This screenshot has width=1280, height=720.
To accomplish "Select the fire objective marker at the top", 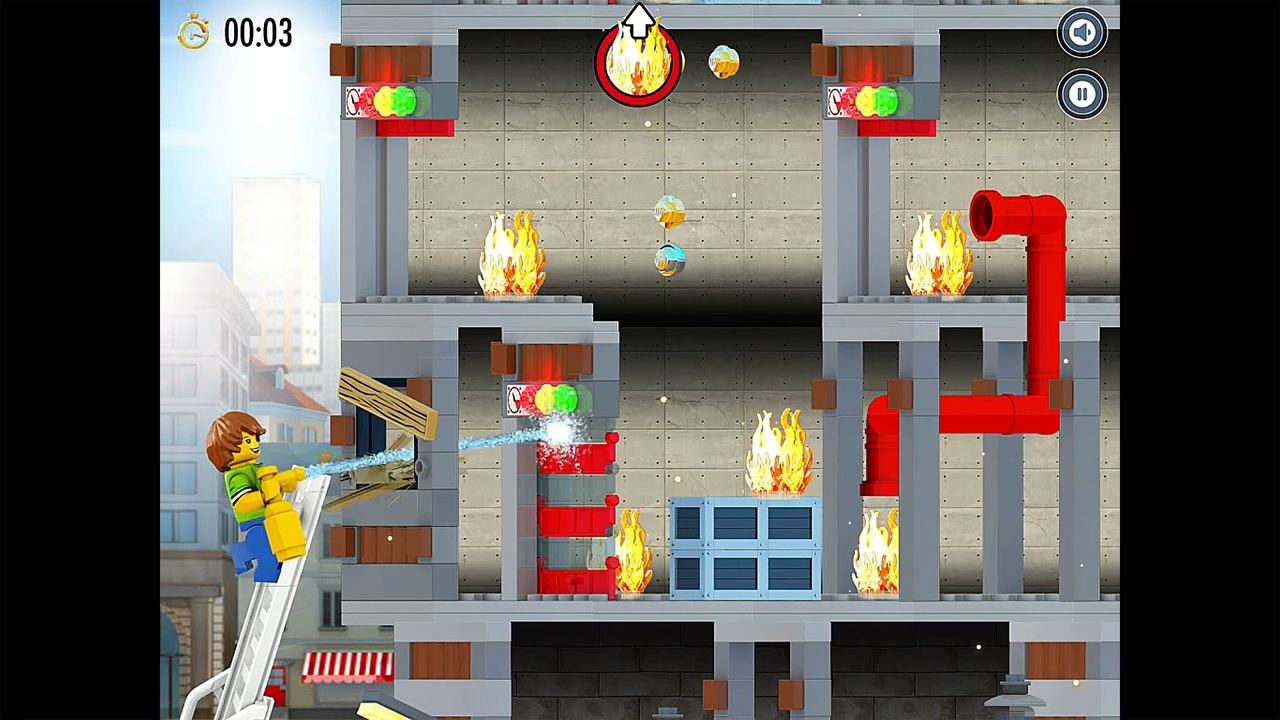I will 639,62.
